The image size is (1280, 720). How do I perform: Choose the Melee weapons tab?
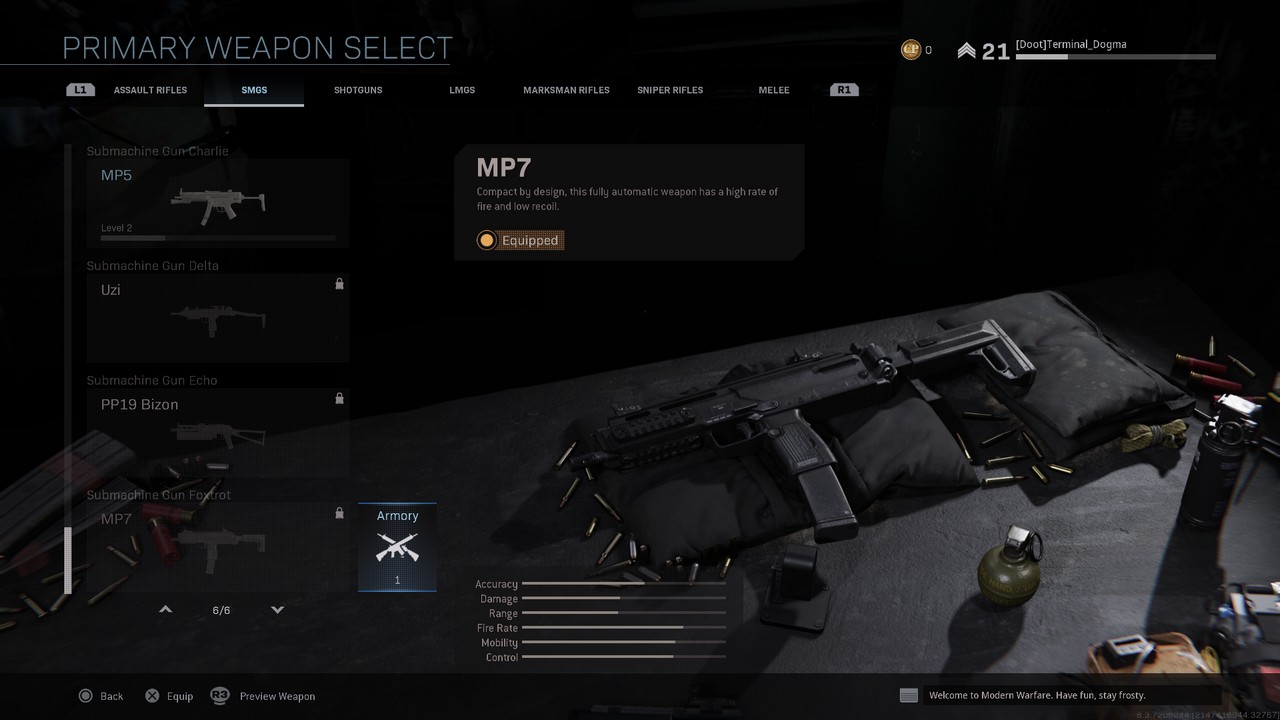[x=774, y=90]
